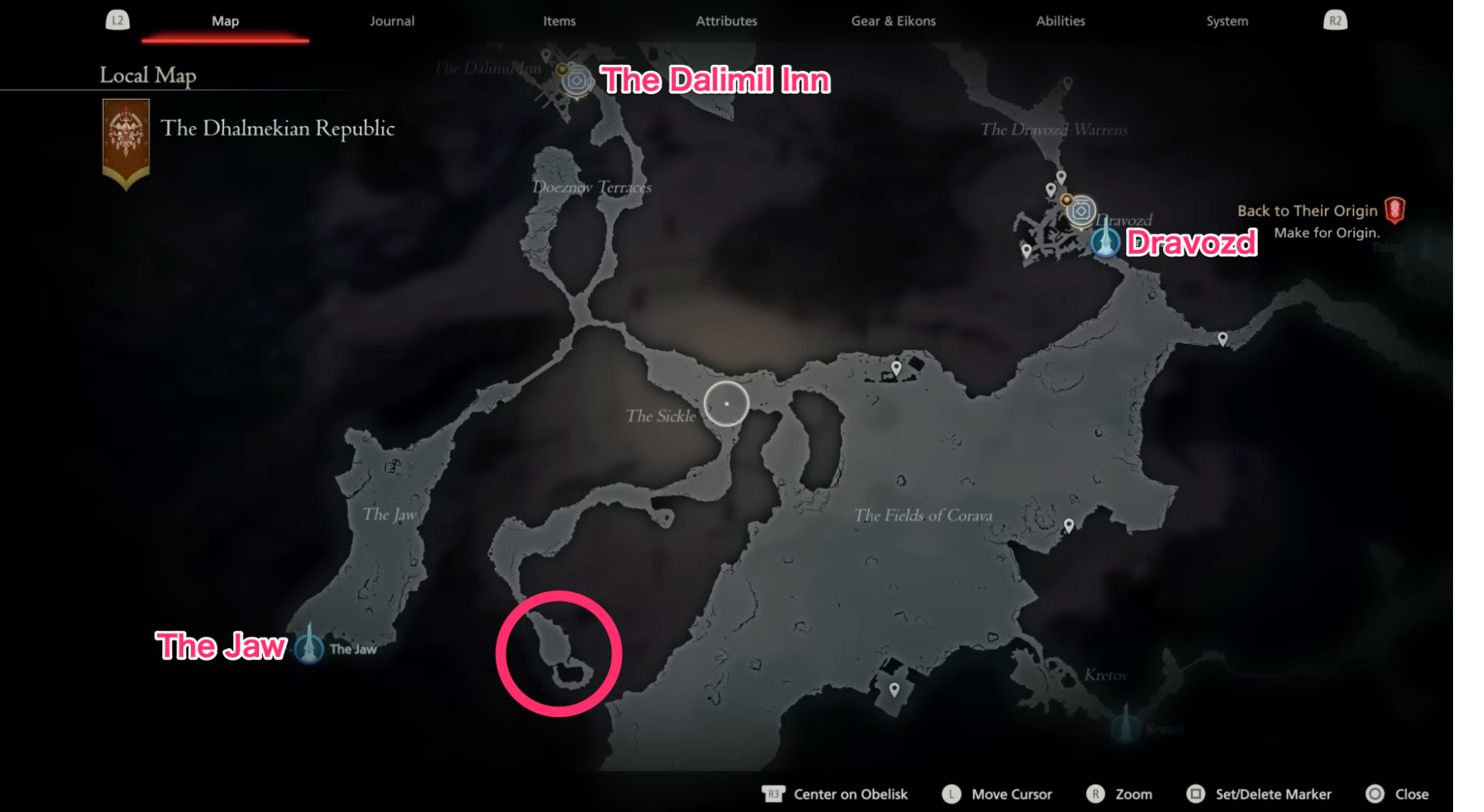The image size is (1484, 812).
Task: Click the R2 shoulder button icon
Action: click(1335, 20)
